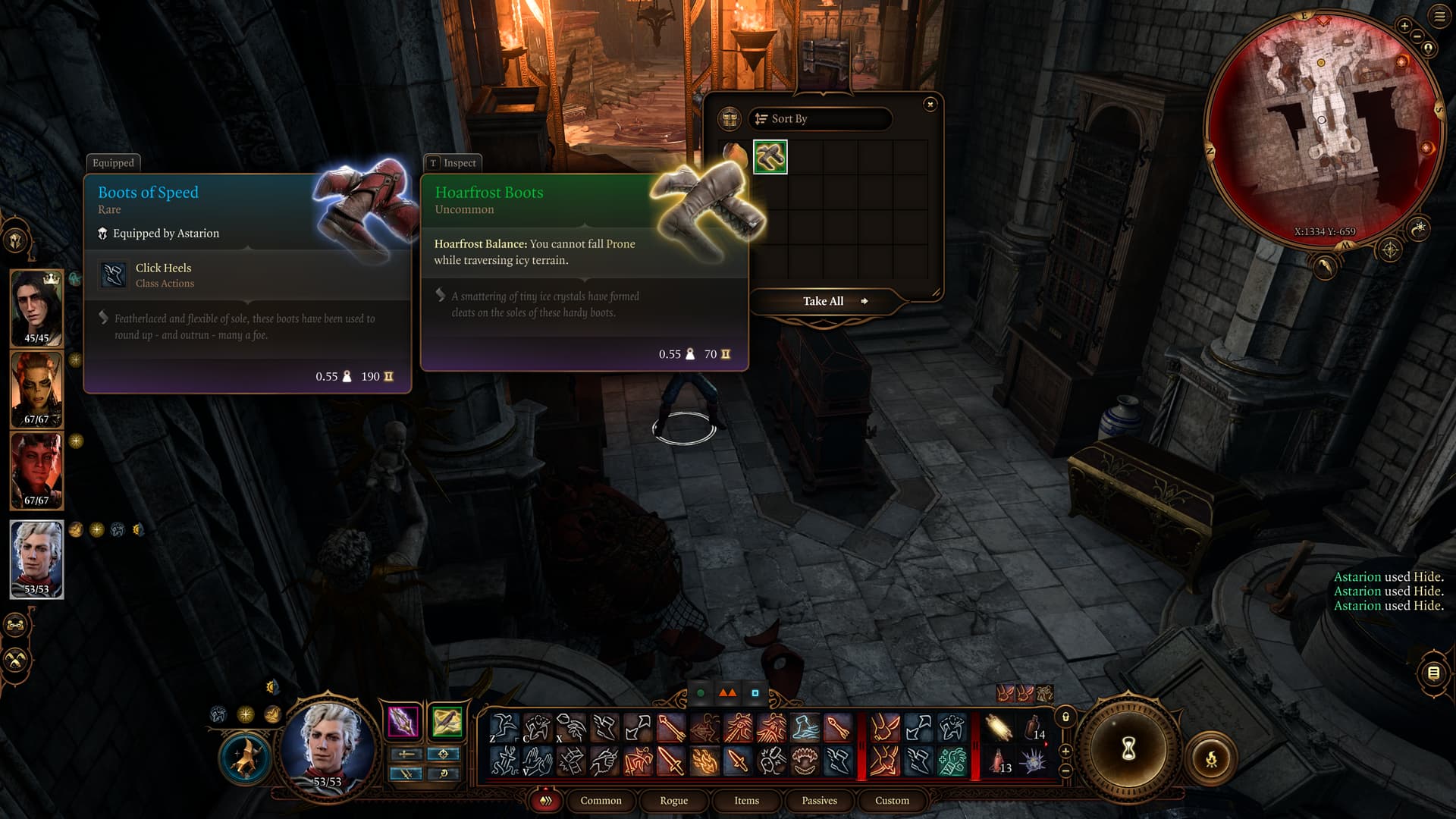The height and width of the screenshot is (819, 1456).
Task: Show the Passives hotbar tab
Action: [819, 801]
